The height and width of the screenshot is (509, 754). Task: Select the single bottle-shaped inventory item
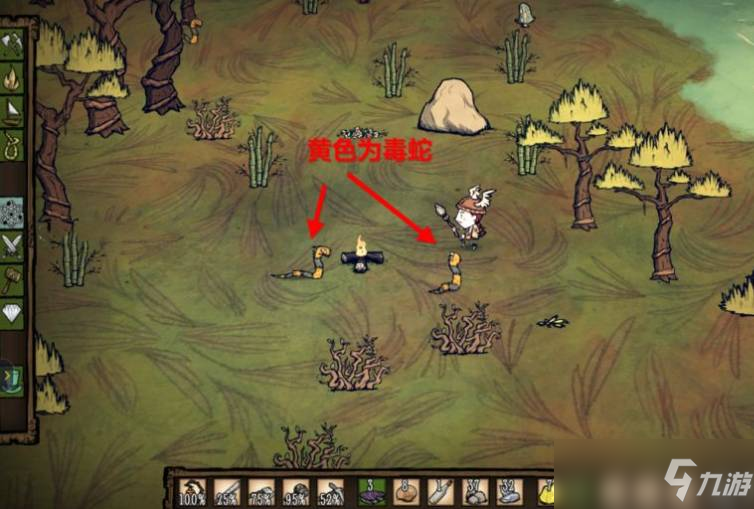point(440,491)
